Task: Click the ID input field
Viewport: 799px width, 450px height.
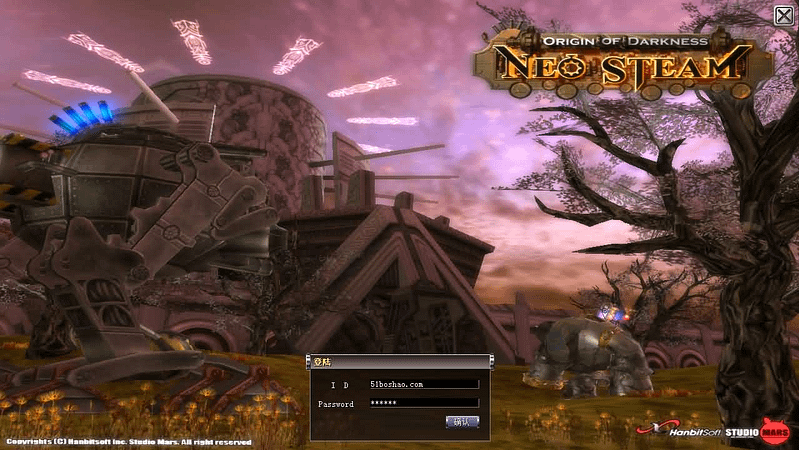Action: [423, 384]
